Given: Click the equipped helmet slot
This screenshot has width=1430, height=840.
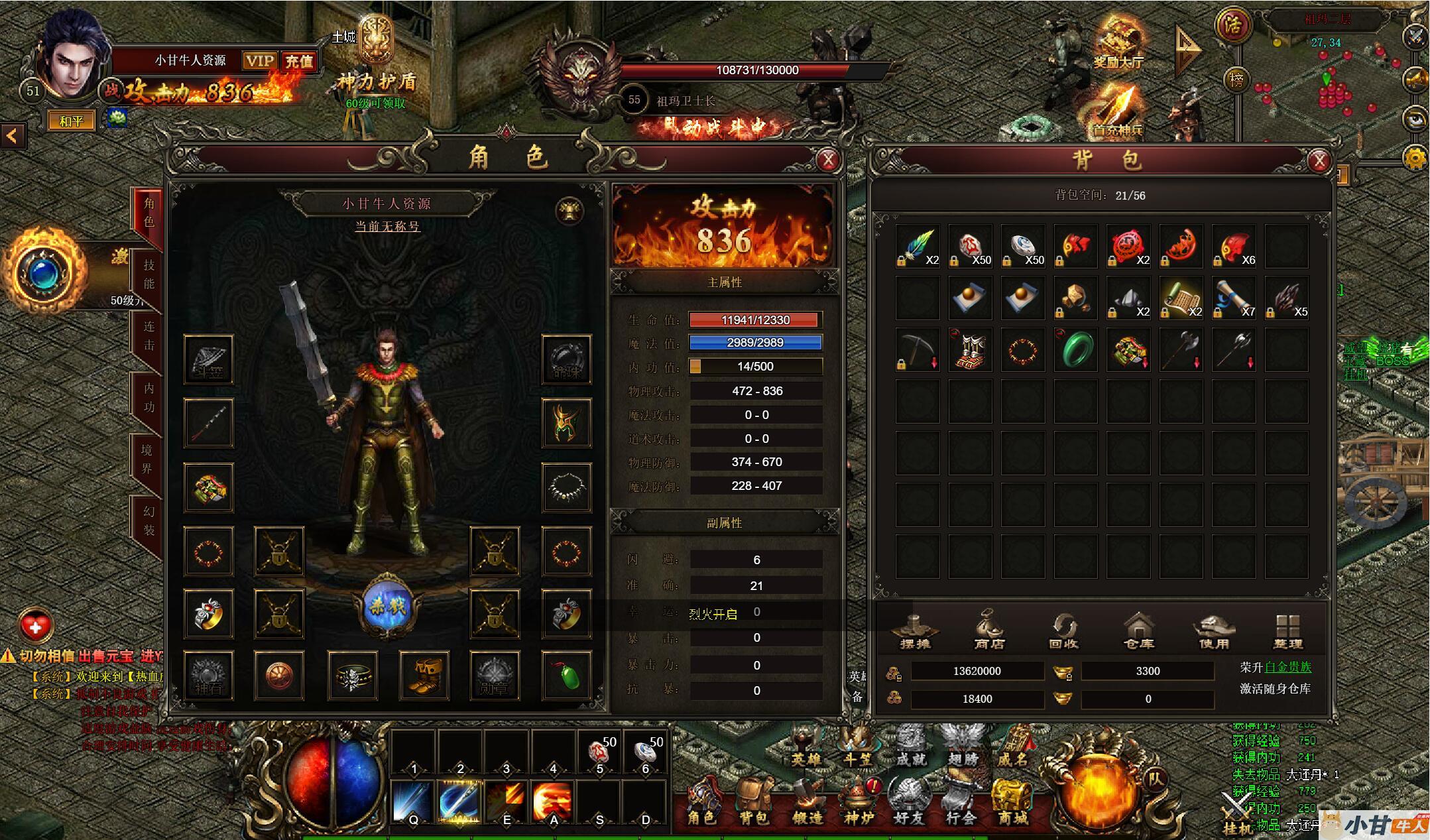Looking at the screenshot, I should tap(566, 423).
